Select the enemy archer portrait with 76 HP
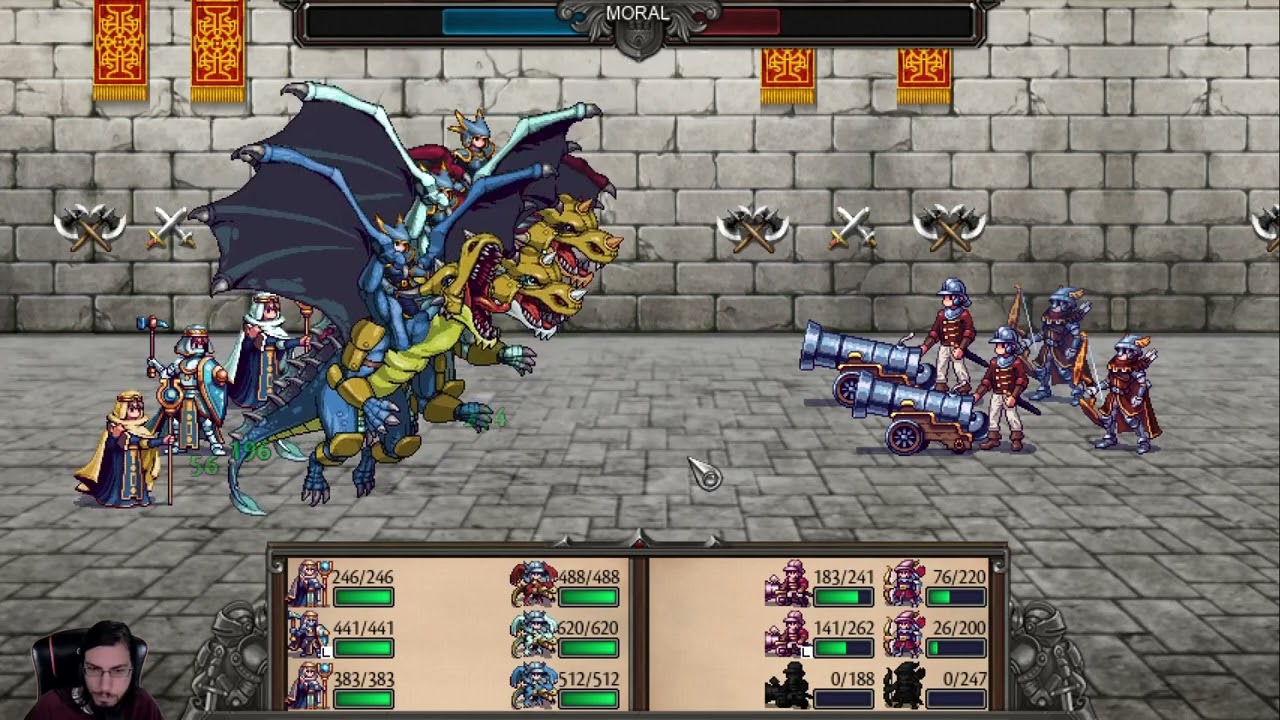This screenshot has height=720, width=1280. (x=905, y=585)
